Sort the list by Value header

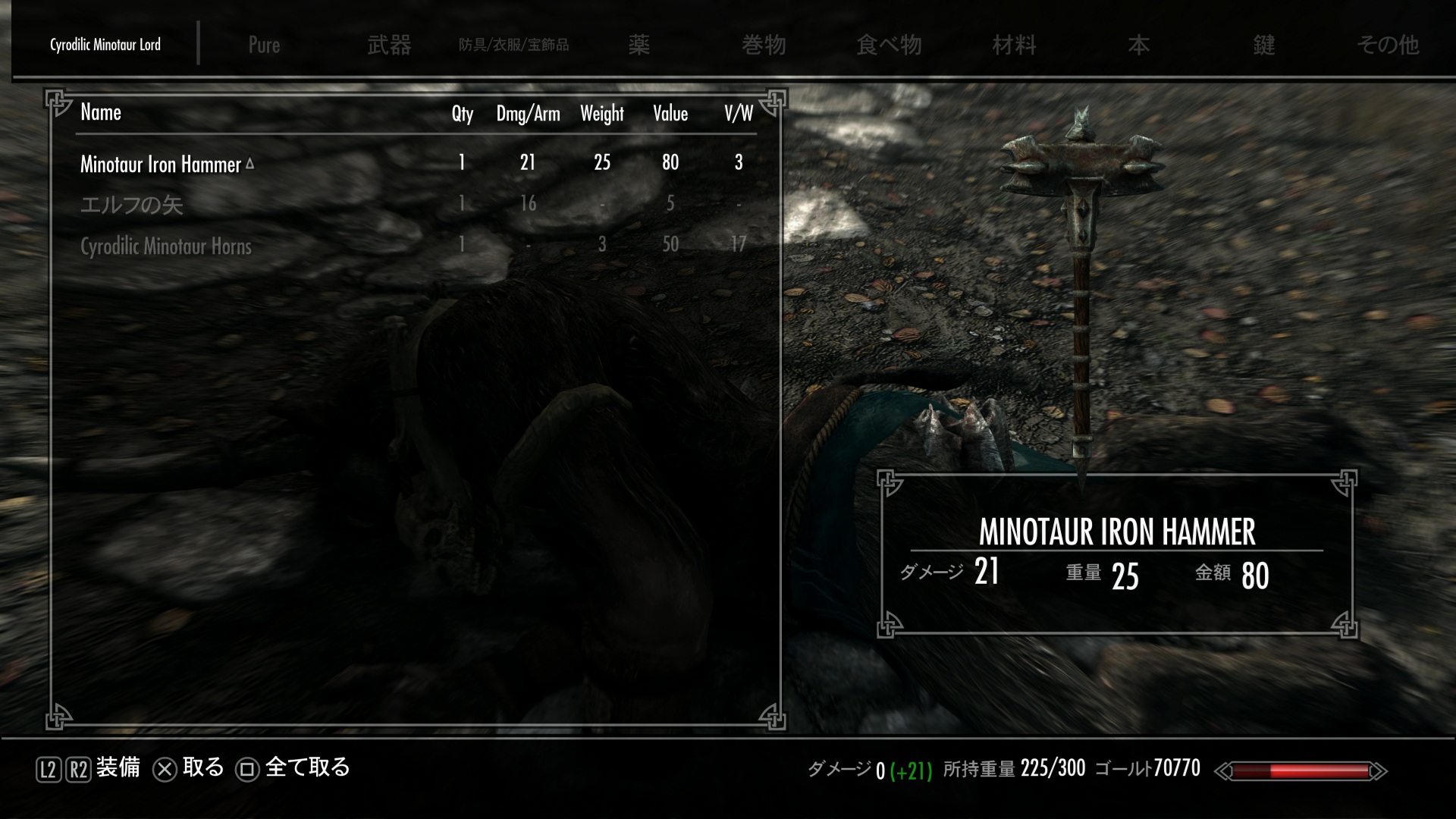[x=670, y=114]
